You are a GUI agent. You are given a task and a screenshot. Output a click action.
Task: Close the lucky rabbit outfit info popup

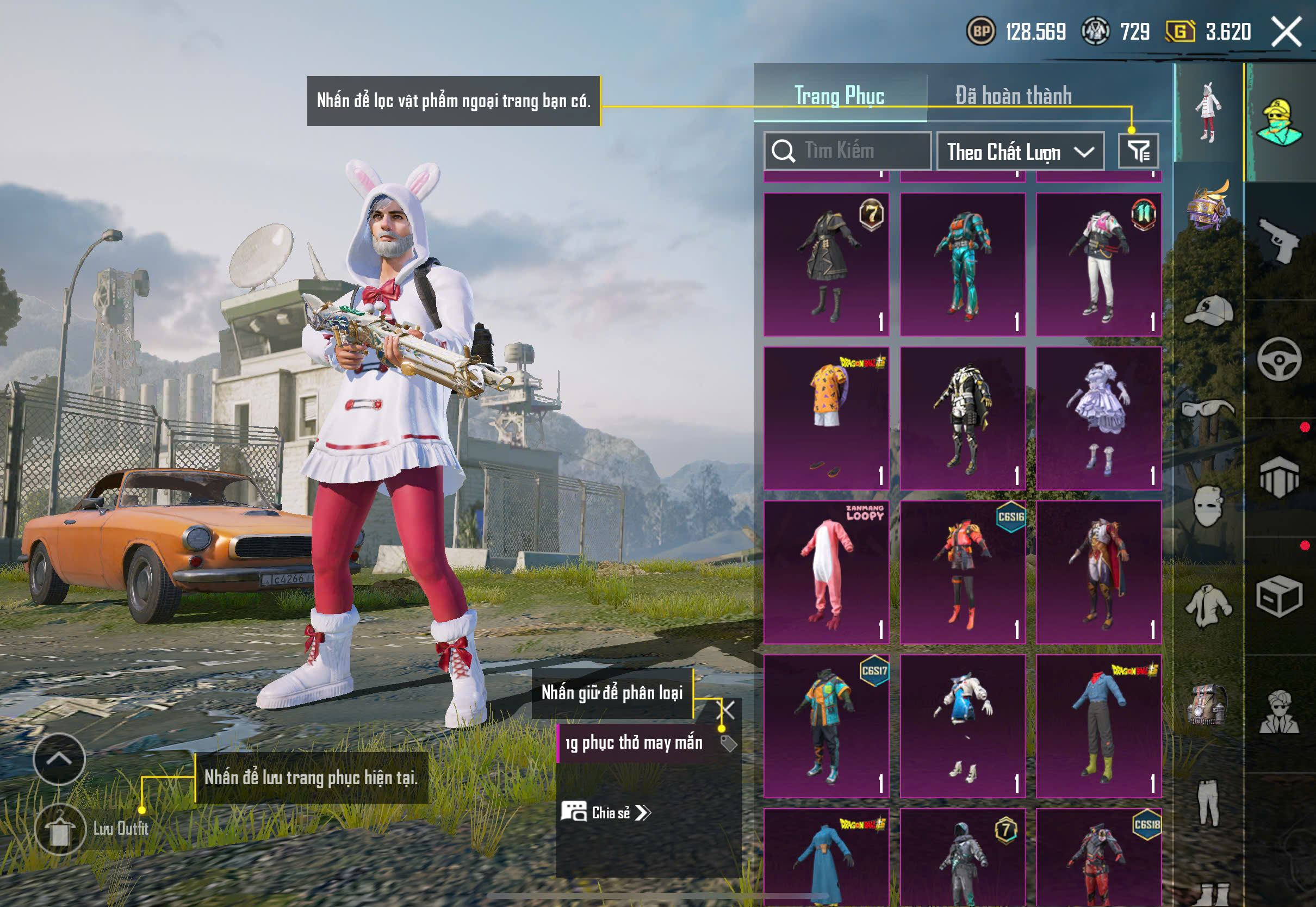tap(727, 710)
